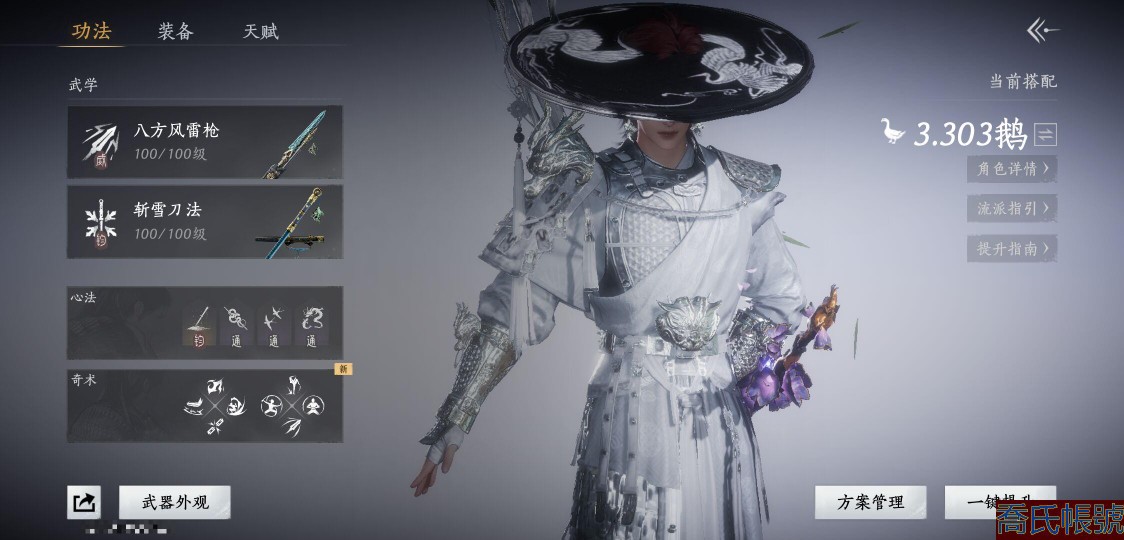Image resolution: width=1124 pixels, height=540 pixels.
Task: Show the 提升指南 upgrade guide
Action: [x=1012, y=249]
